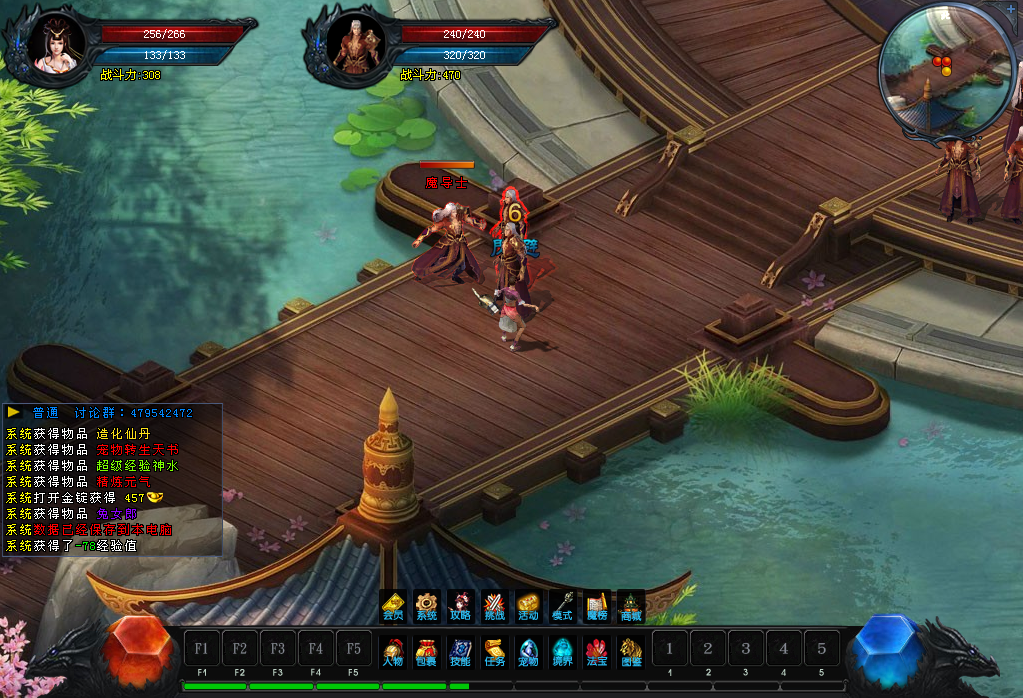Screen dimensions: 1023x698
Task: Open the 法宝 treasure menu
Action: click(x=597, y=652)
